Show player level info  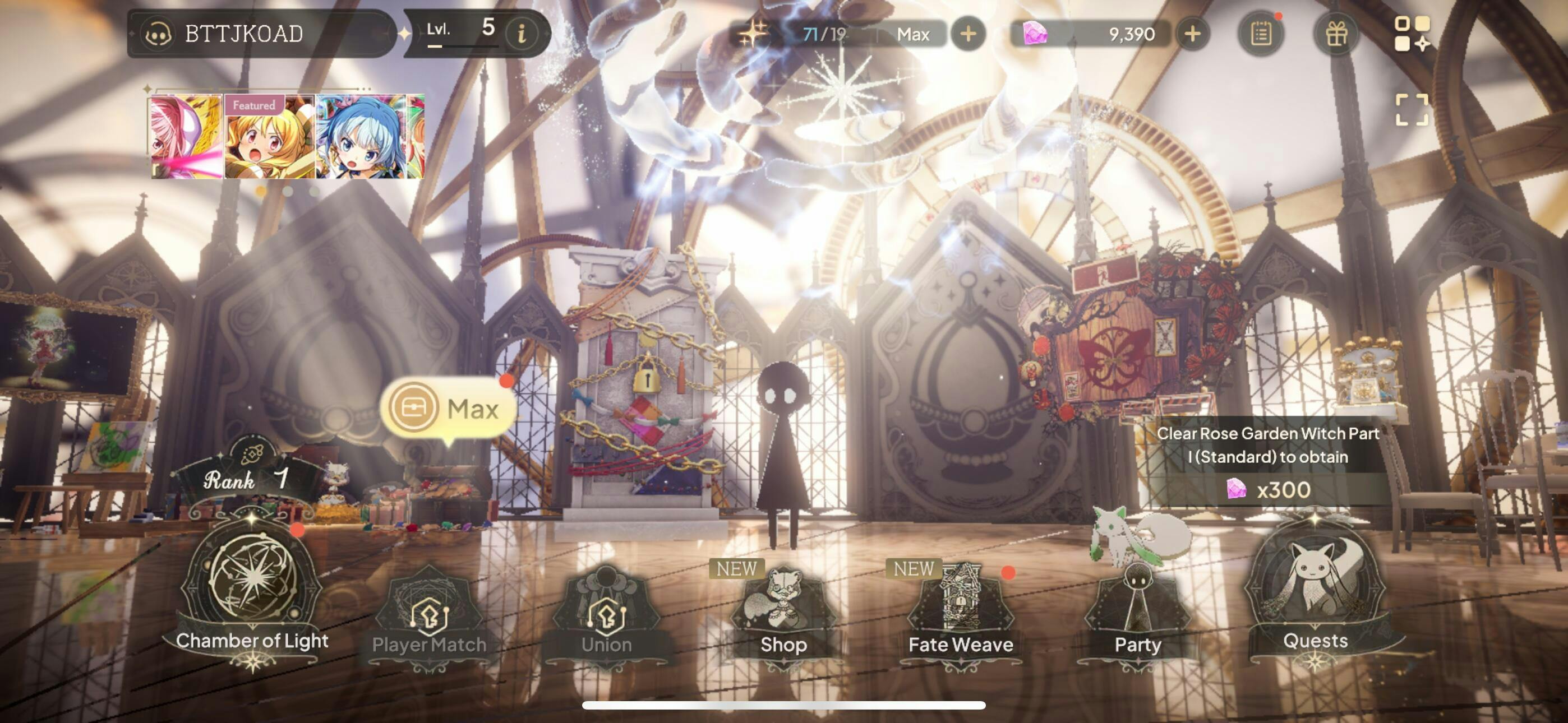pos(521,34)
